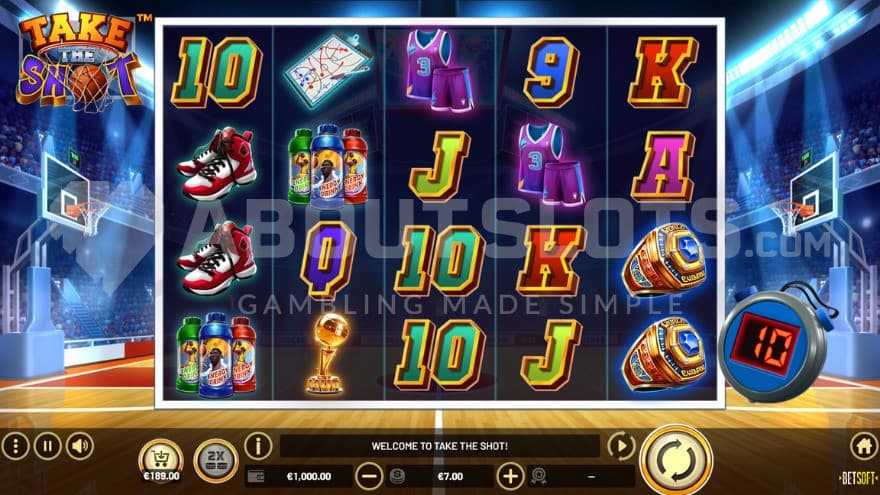This screenshot has height=495, width=880.
Task: Start autoplay with the small play button
Action: (621, 446)
